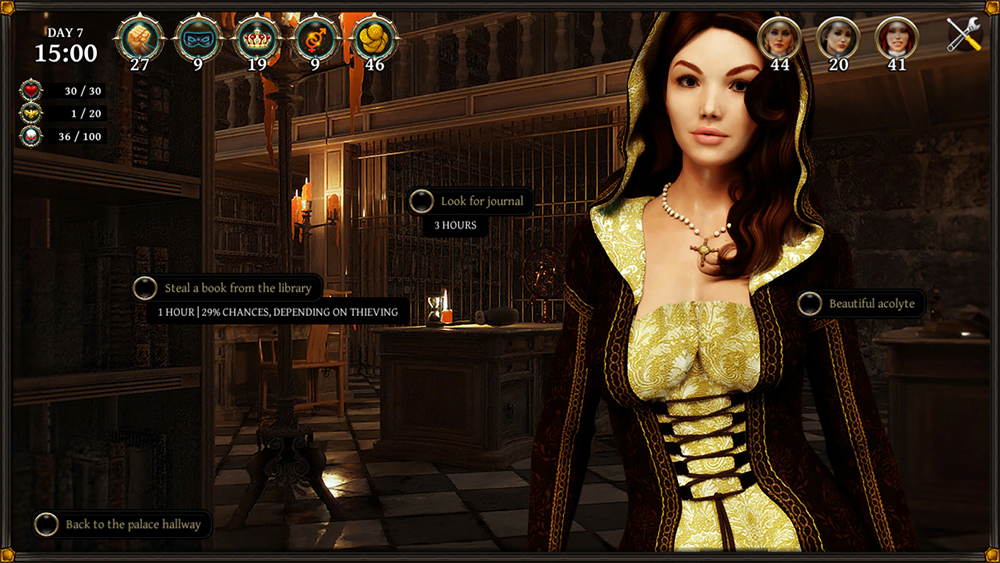Select Steal a book from the library

tap(237, 288)
